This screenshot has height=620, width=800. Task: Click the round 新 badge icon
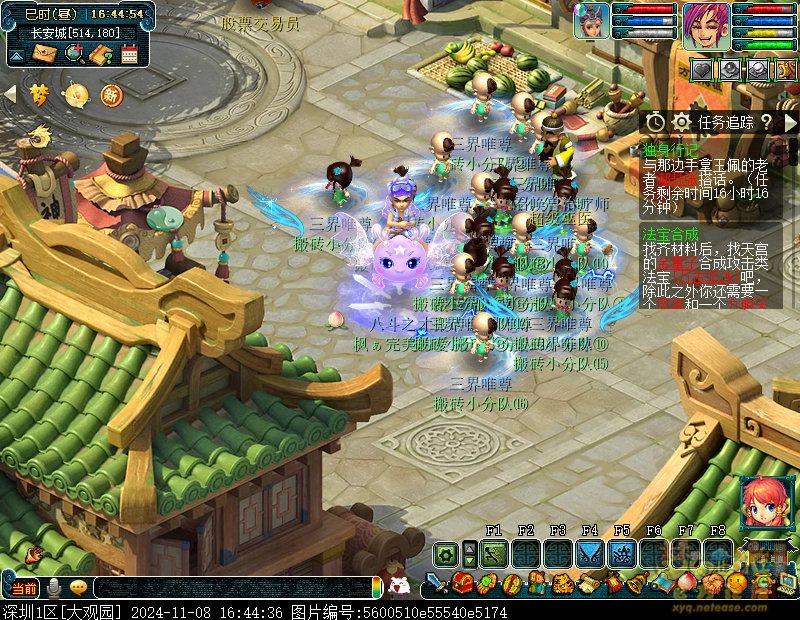110,95
